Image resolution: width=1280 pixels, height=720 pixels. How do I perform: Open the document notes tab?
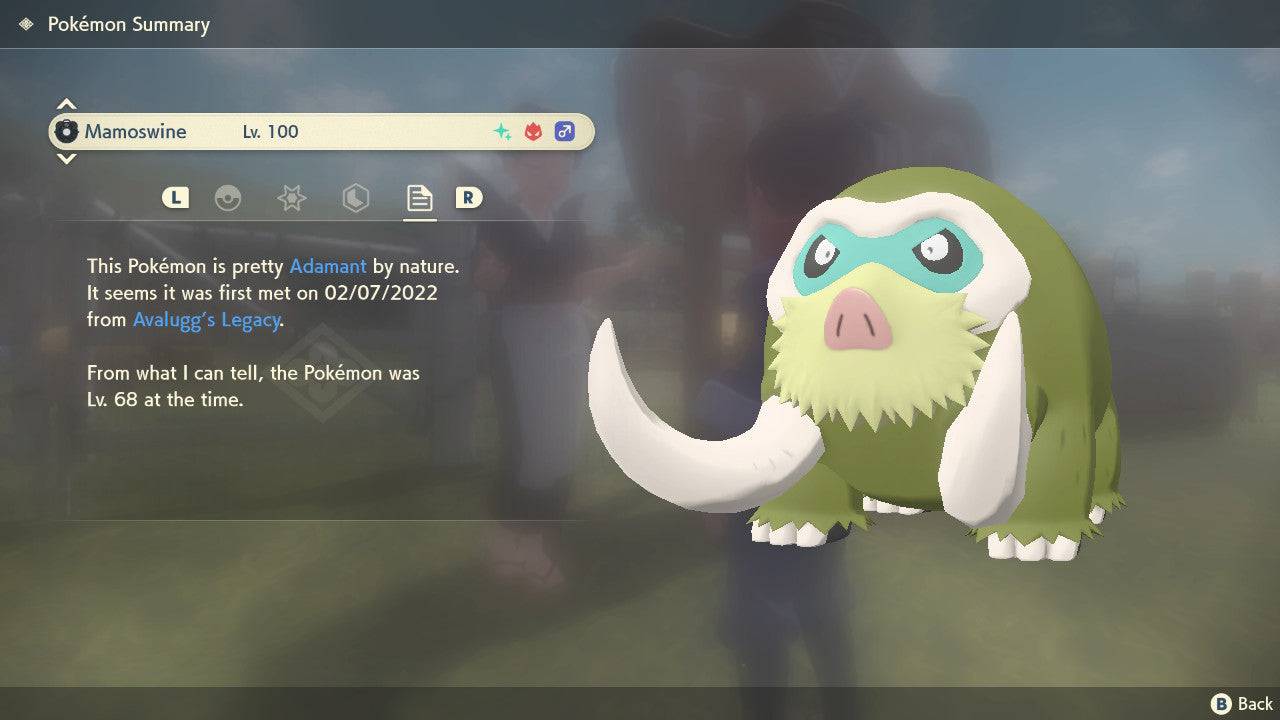pyautogui.click(x=419, y=198)
